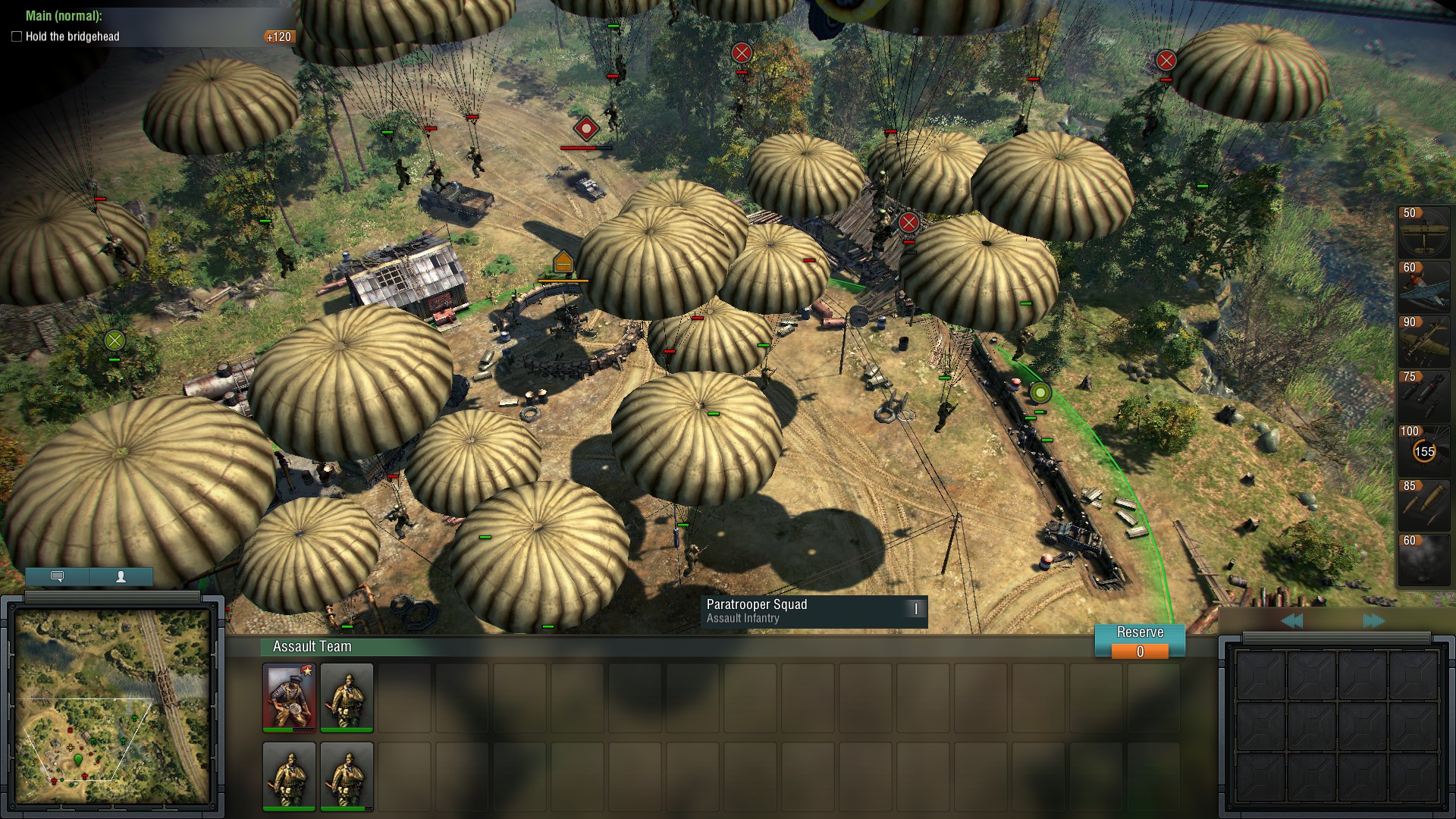The width and height of the screenshot is (1456, 819).
Task: Switch to the chat bubble tab above the minimap
Action: point(57,577)
